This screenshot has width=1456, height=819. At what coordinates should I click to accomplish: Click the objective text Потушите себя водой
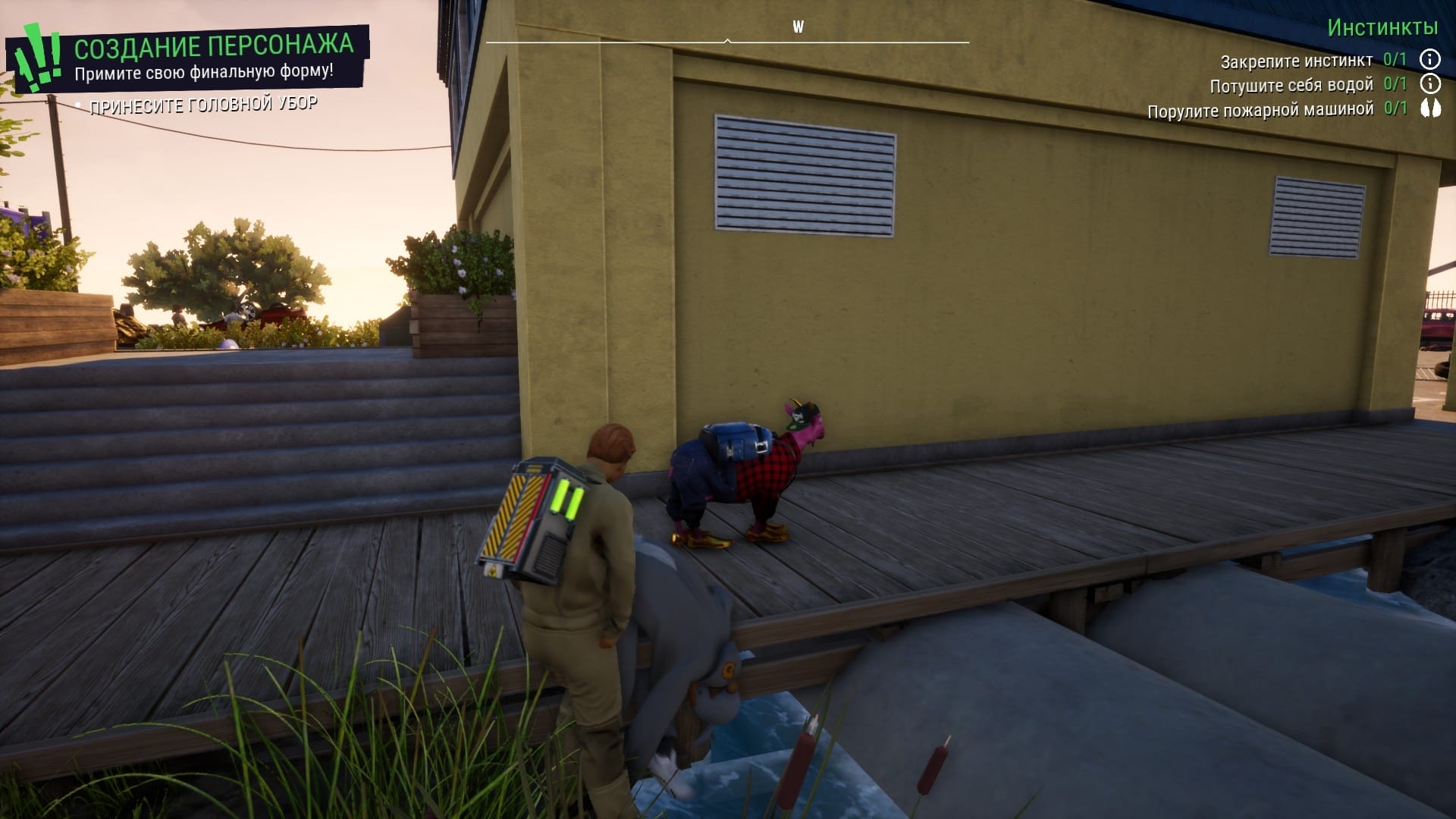pyautogui.click(x=1293, y=83)
